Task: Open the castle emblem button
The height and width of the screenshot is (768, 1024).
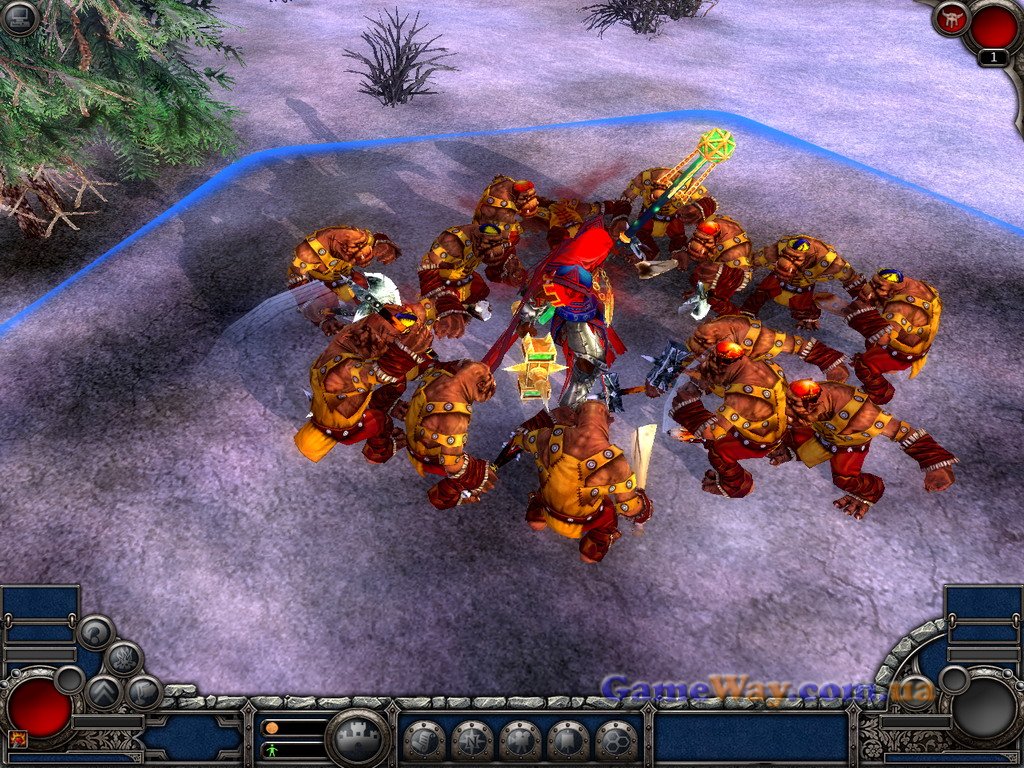Action: tap(357, 740)
